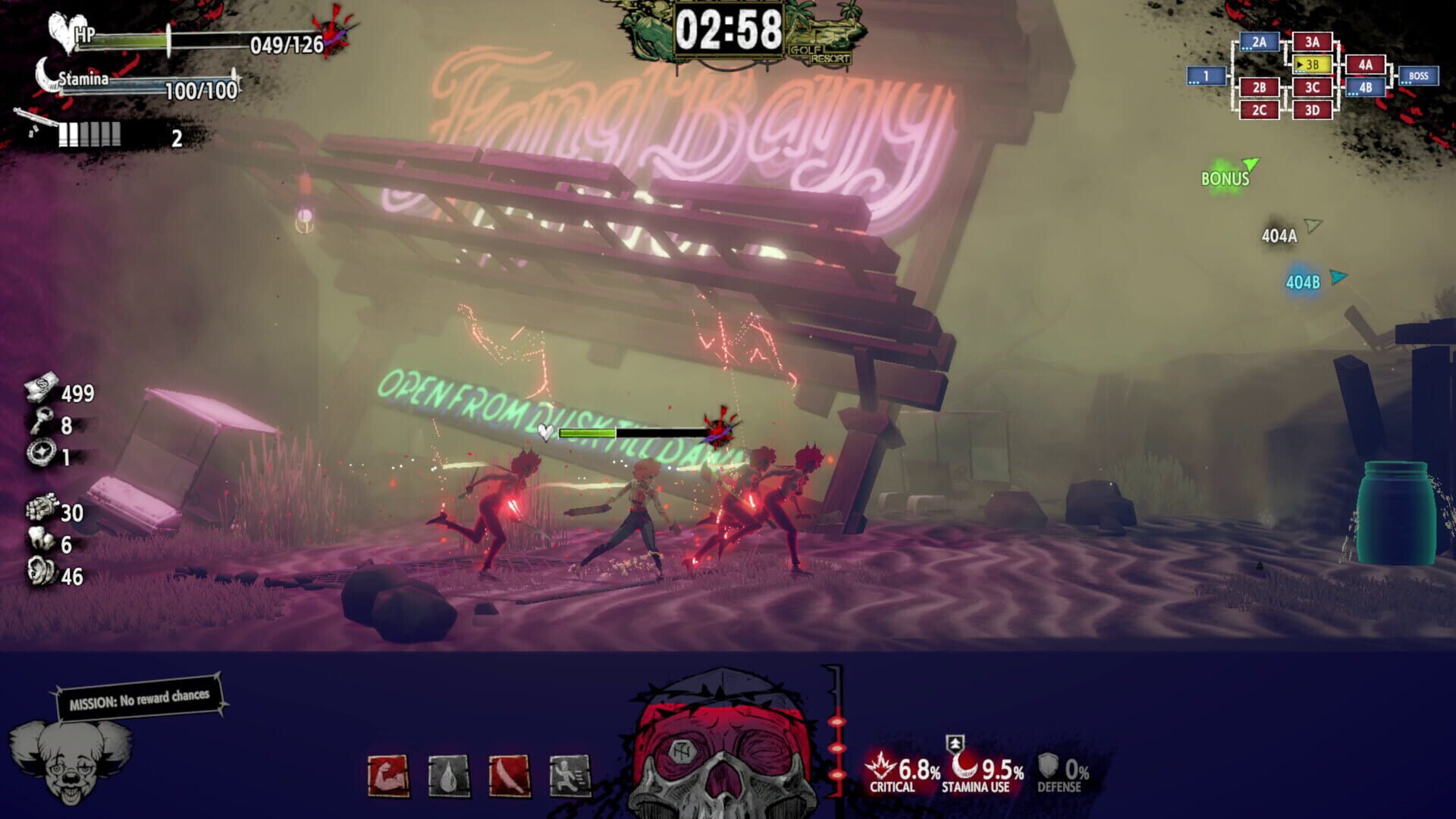Click the shield DEFENSE stat icon
Viewport: 1456px width, 819px height.
[x=1047, y=764]
